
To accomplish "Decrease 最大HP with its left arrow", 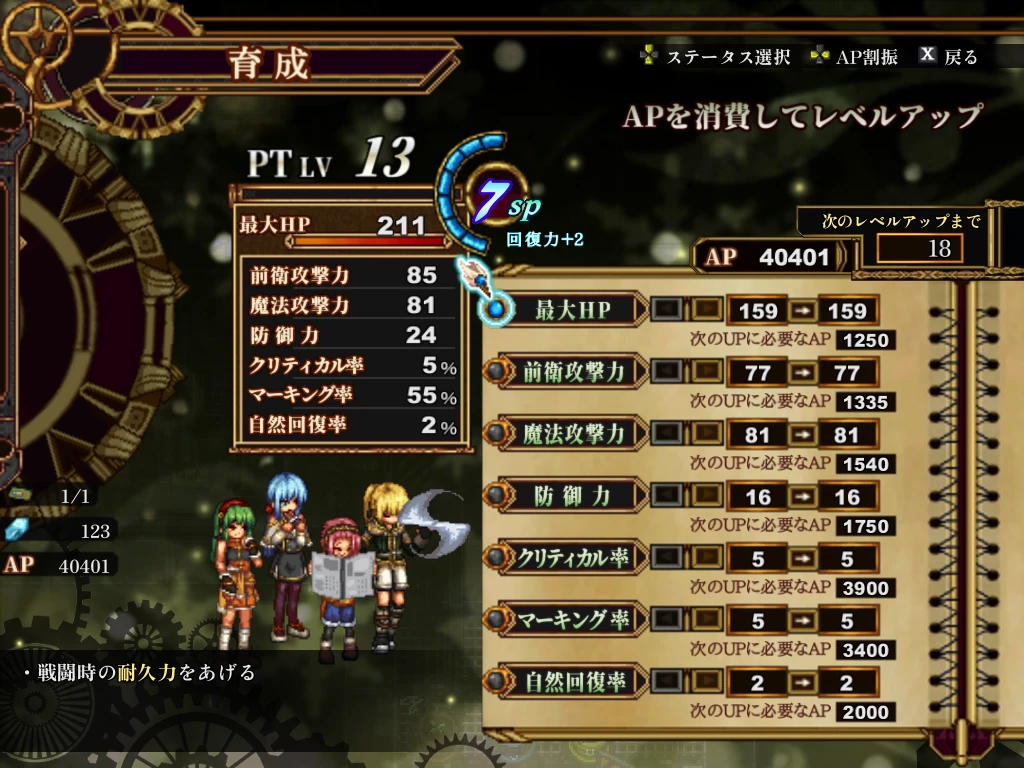I will (x=667, y=310).
